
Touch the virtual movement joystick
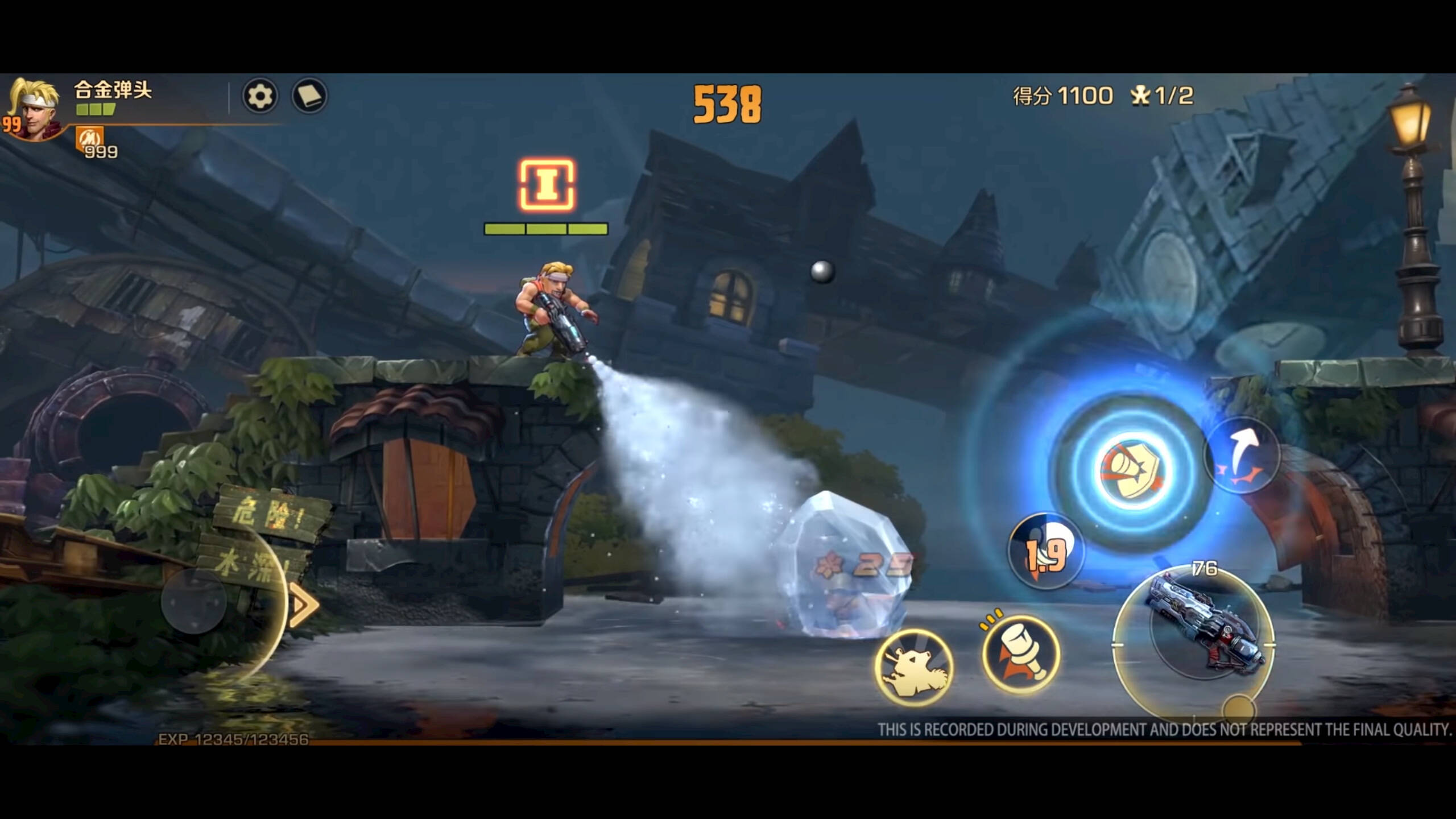(194, 602)
